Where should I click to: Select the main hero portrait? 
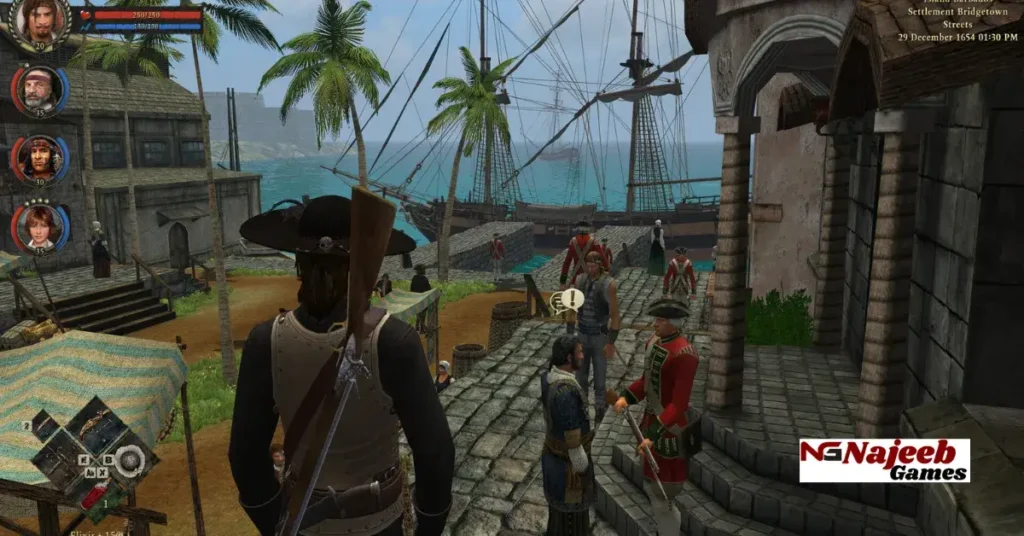tap(40, 22)
